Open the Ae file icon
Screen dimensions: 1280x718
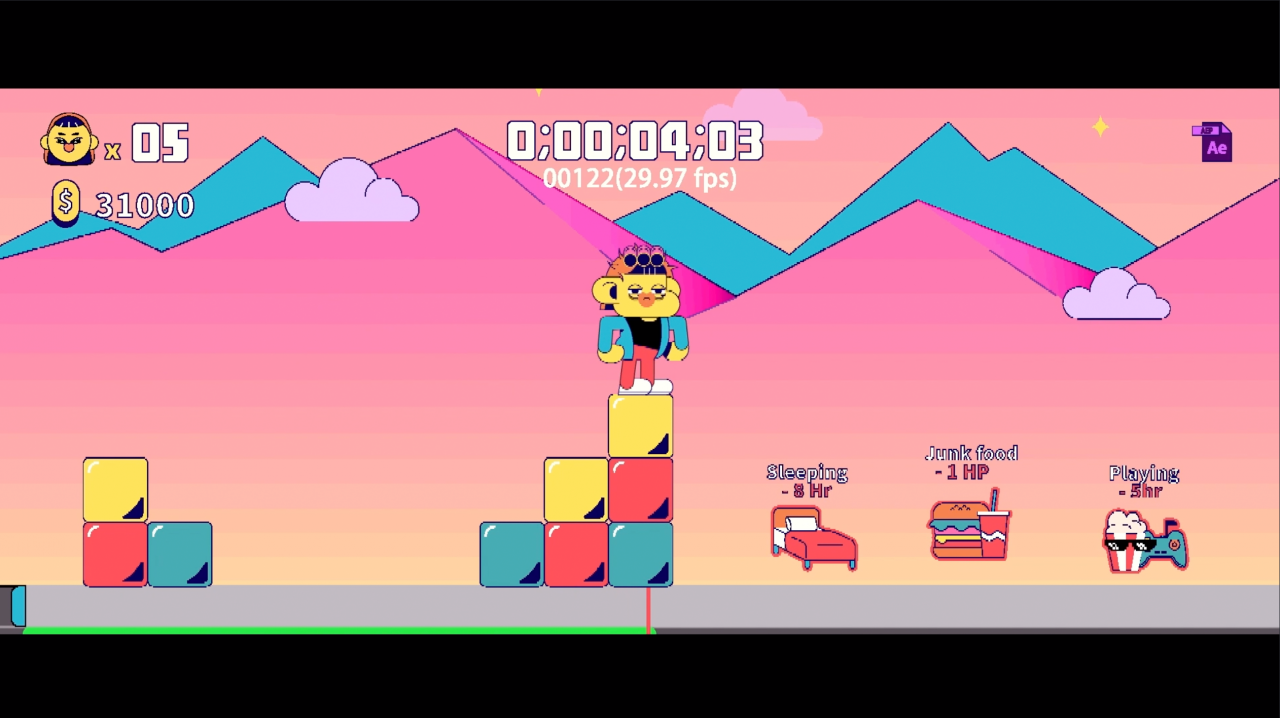point(1212,142)
